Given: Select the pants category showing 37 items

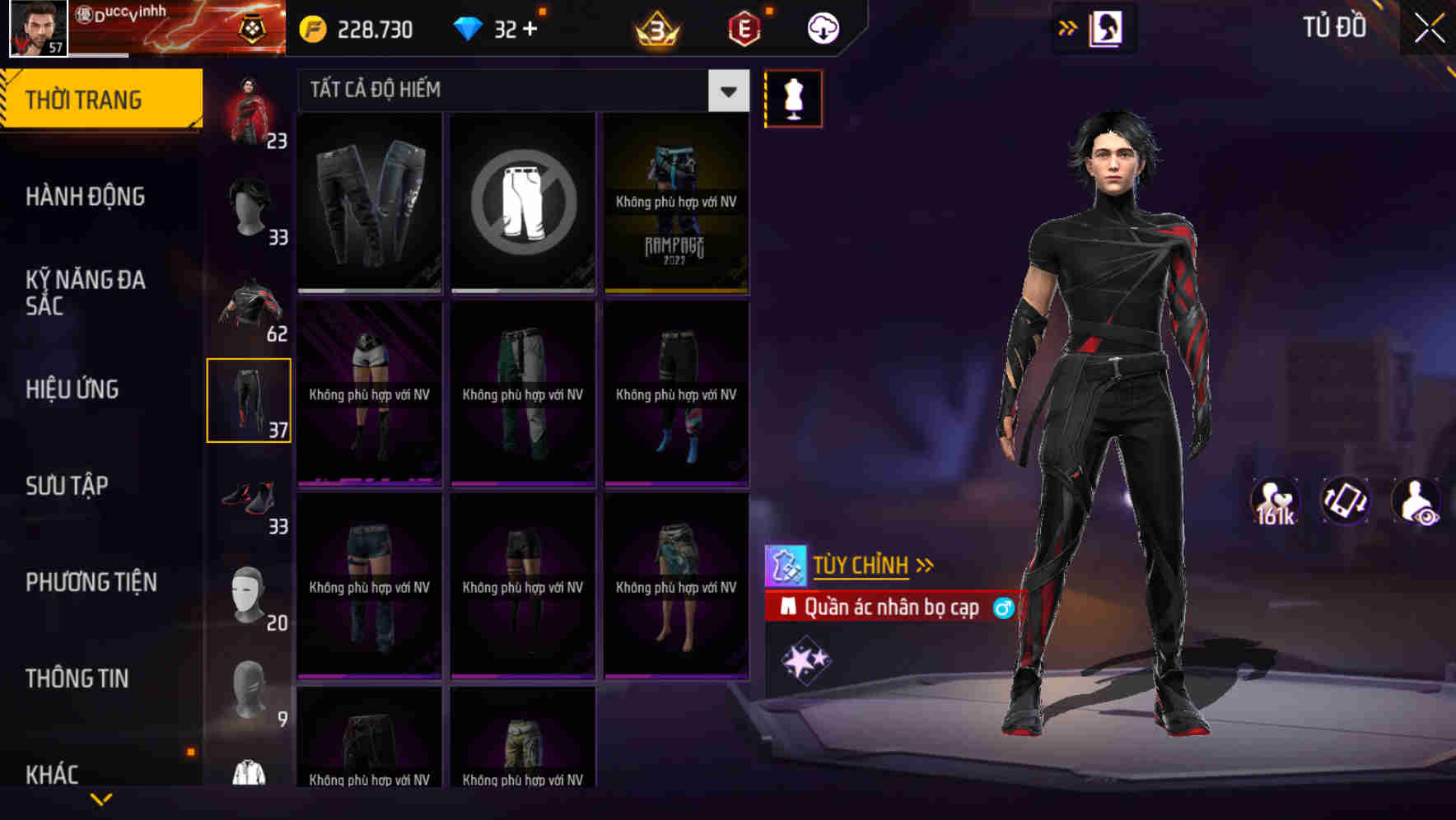Looking at the screenshot, I should point(250,399).
